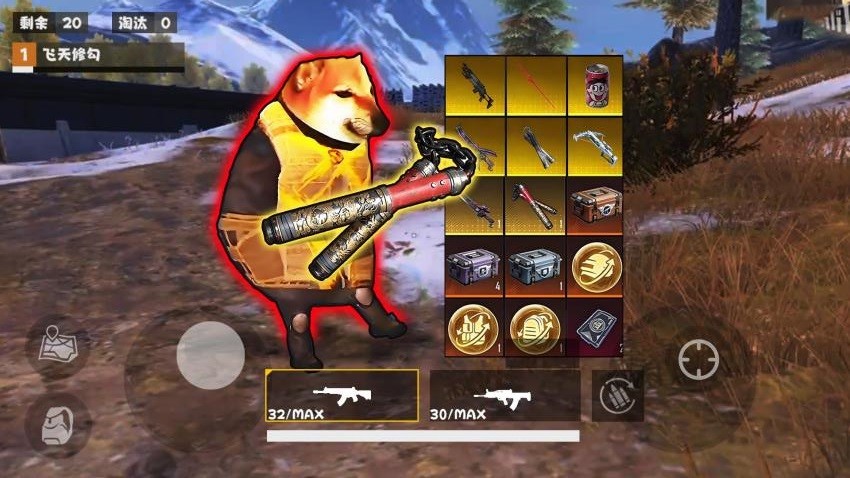Select the purple-tinted loot case slot
This screenshot has width=850, height=478.
[x=475, y=267]
